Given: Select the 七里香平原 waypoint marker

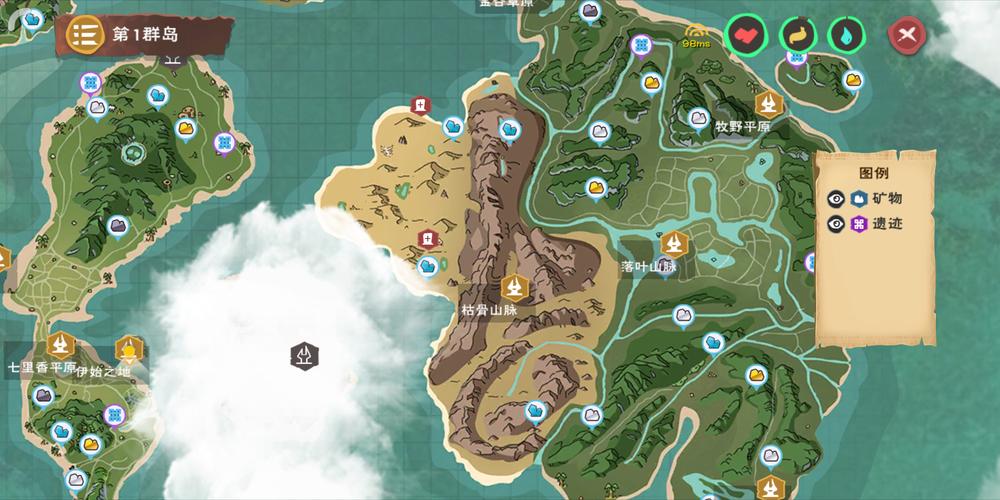Looking at the screenshot, I should (x=62, y=345).
